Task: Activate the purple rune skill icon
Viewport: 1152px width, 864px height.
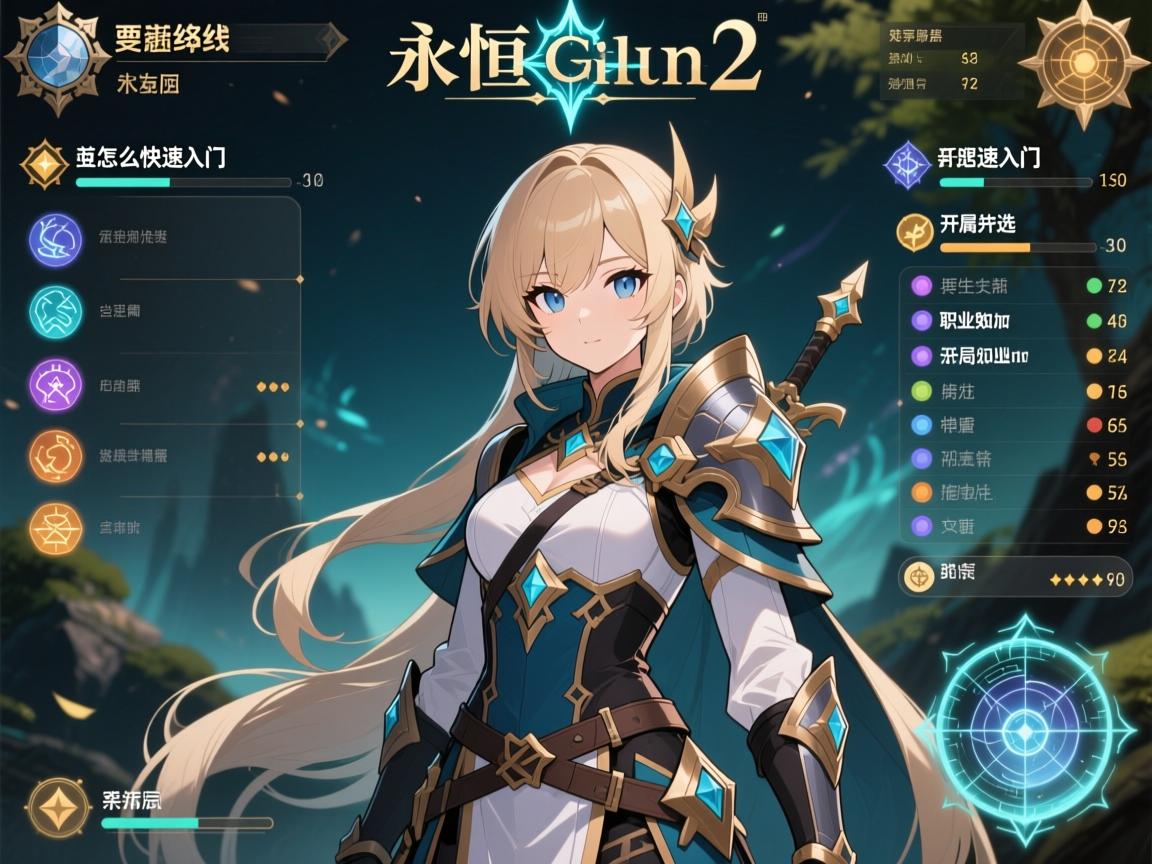Action: tap(56, 385)
